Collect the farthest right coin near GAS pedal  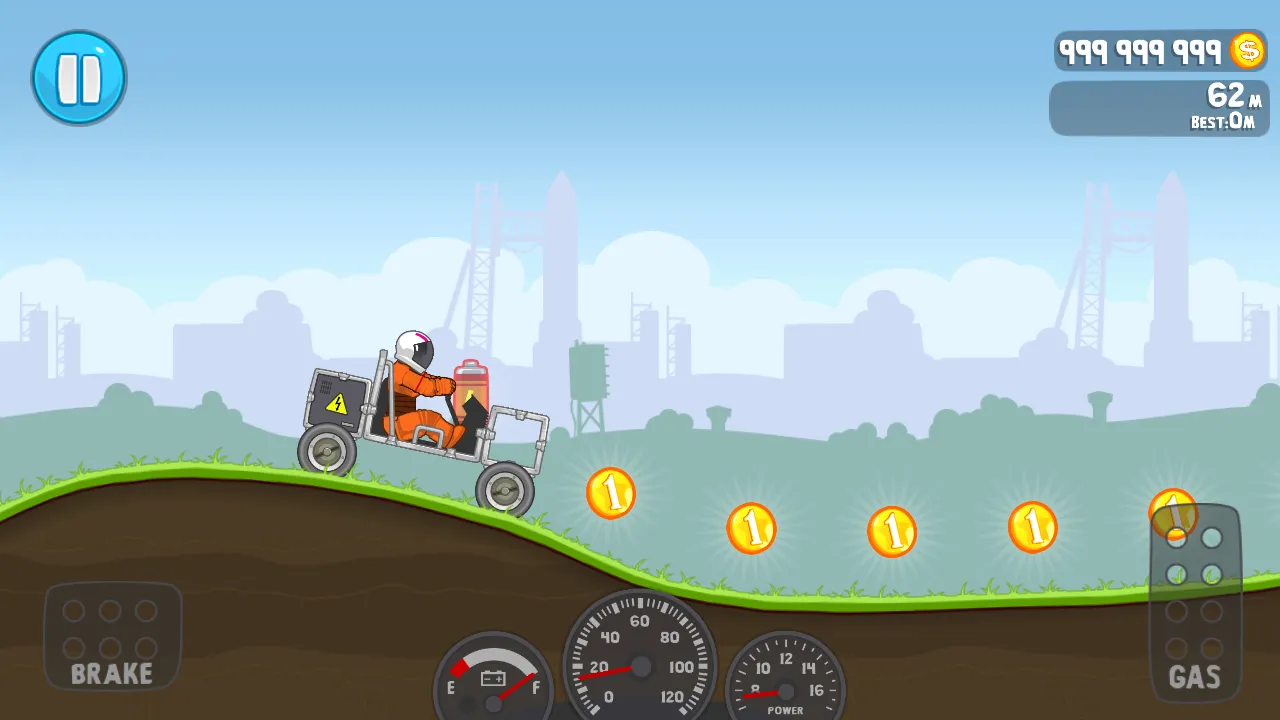coord(1172,512)
